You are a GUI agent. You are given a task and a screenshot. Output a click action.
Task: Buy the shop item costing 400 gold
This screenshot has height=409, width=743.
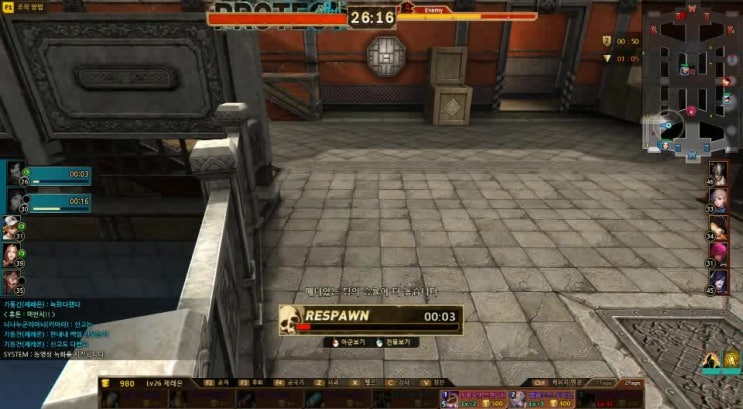point(540,400)
